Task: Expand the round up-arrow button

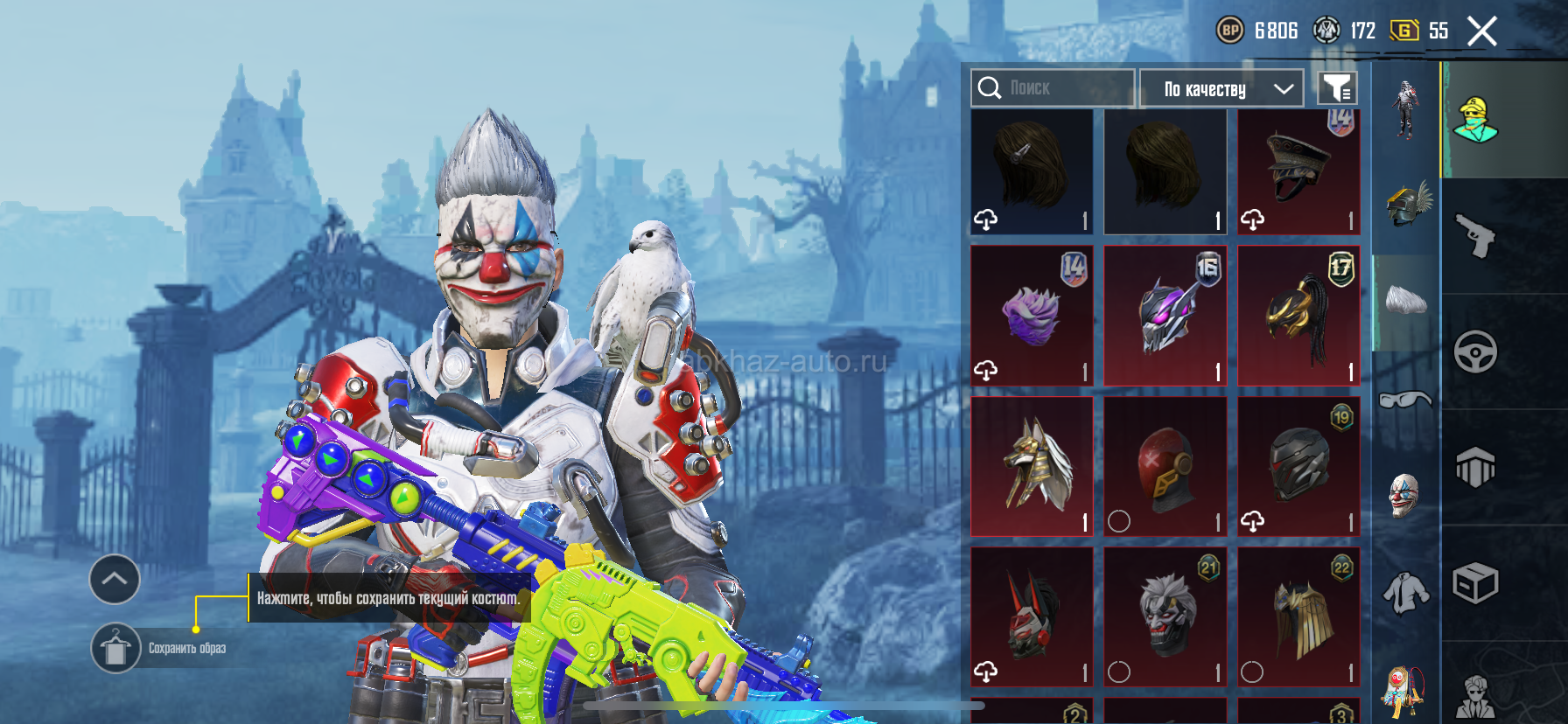Action: click(x=115, y=579)
